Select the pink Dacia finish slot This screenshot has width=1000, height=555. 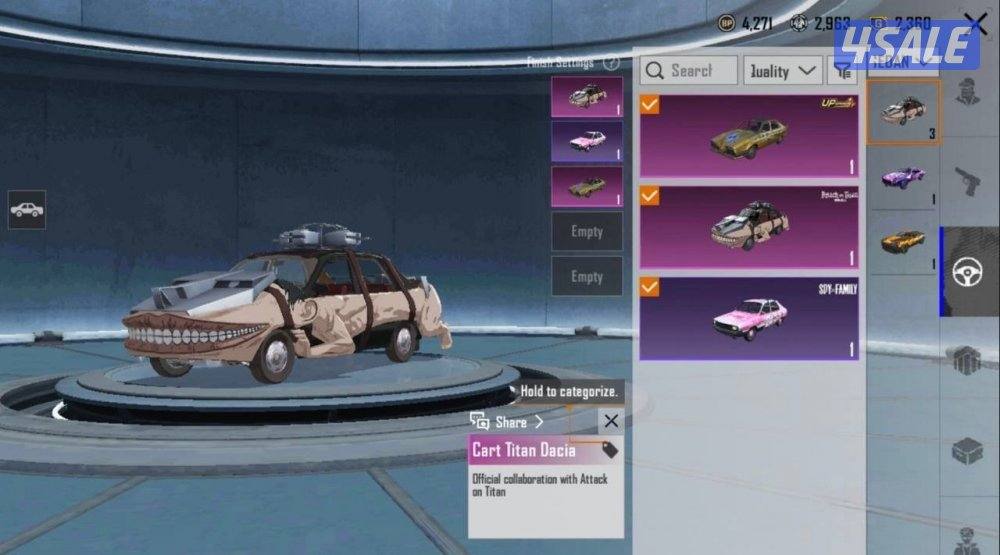tap(586, 142)
